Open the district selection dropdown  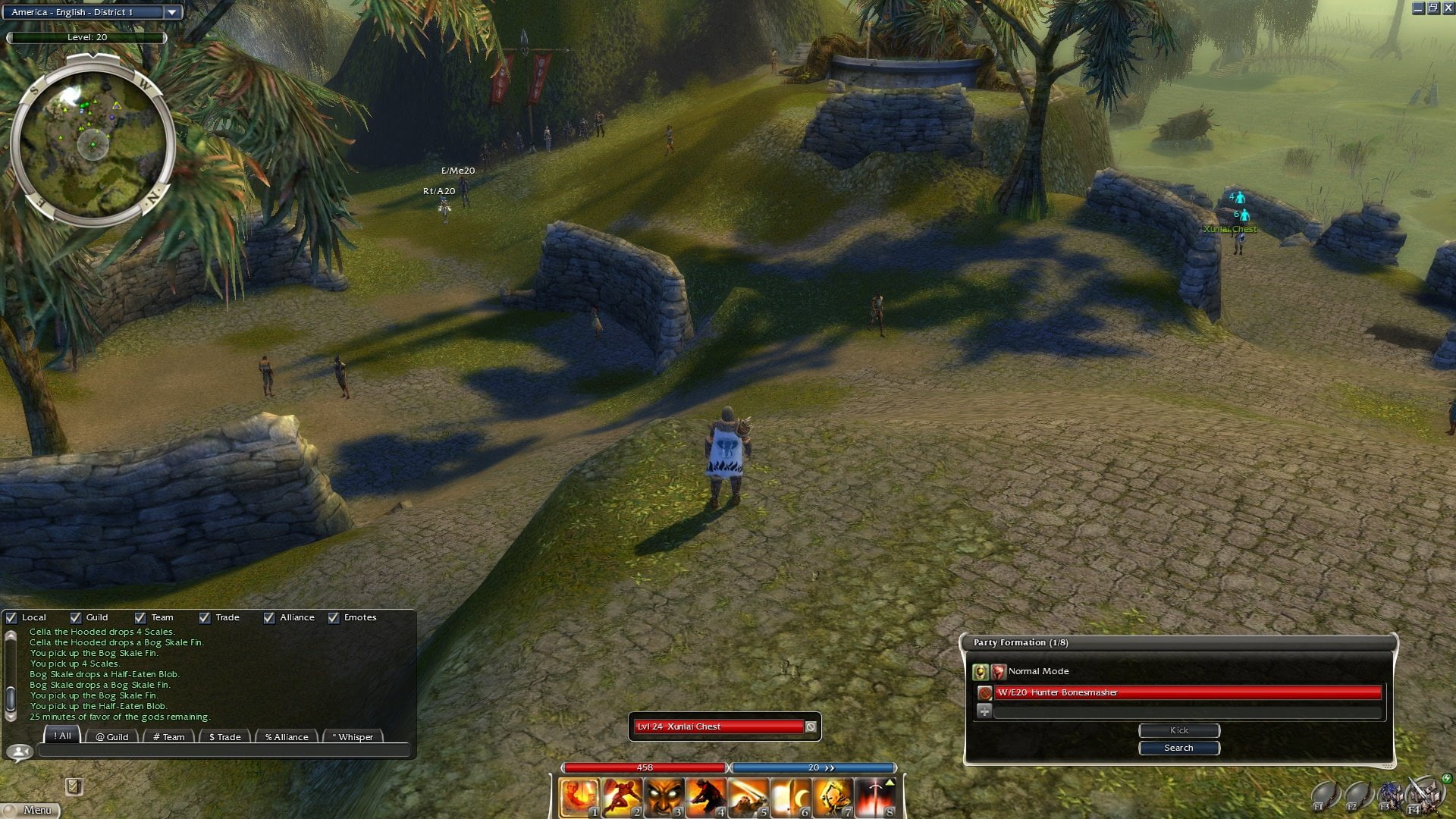tap(172, 12)
